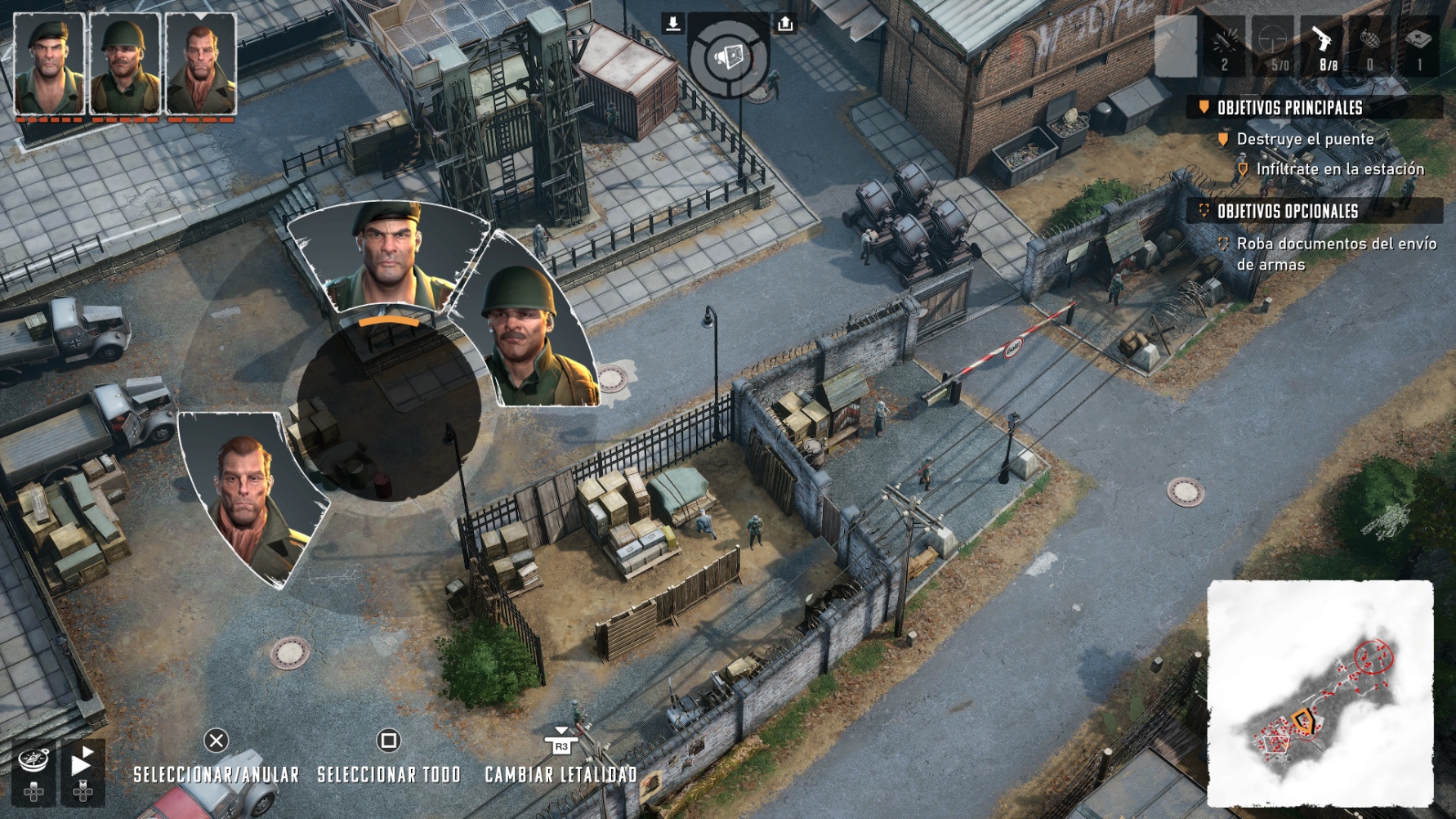Toggle the fast-forward speed icon

[x=82, y=763]
